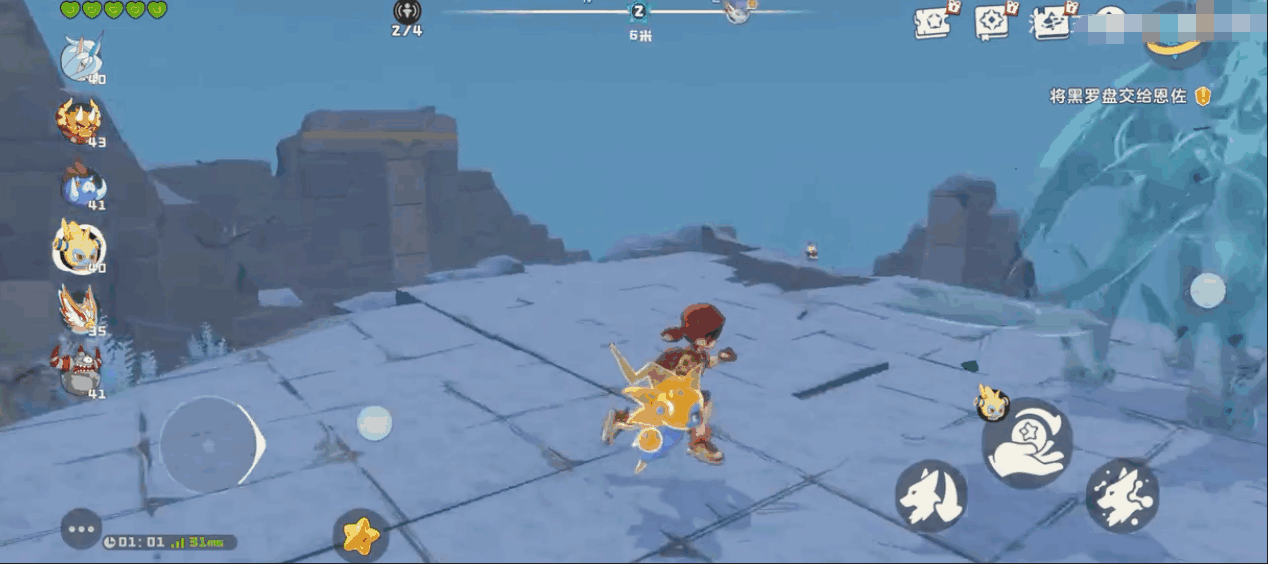The image size is (1268, 564).
Task: Open the three-dots more options button
Action: [81, 529]
